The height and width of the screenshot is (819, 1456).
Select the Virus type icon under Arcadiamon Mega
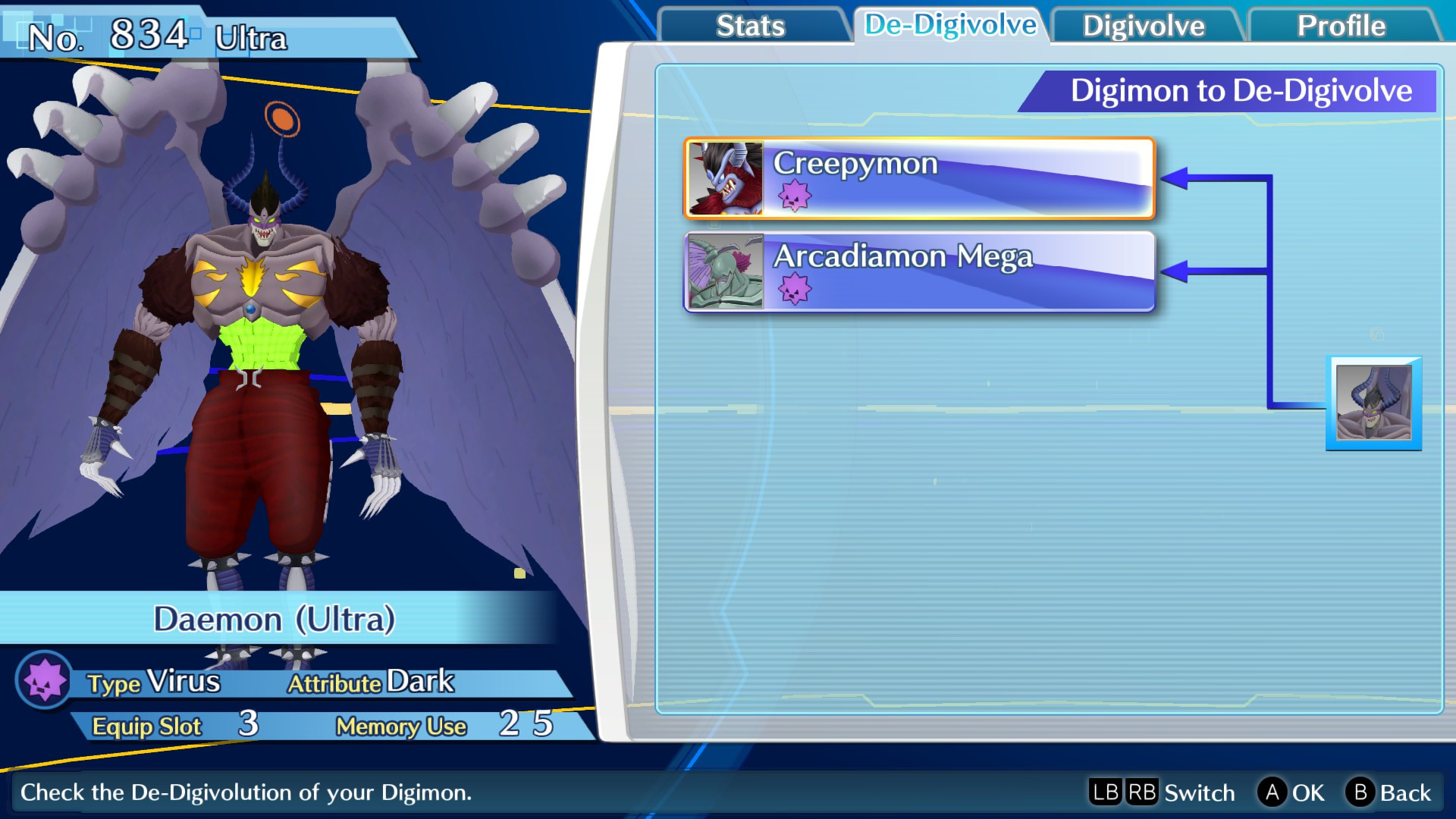(795, 290)
